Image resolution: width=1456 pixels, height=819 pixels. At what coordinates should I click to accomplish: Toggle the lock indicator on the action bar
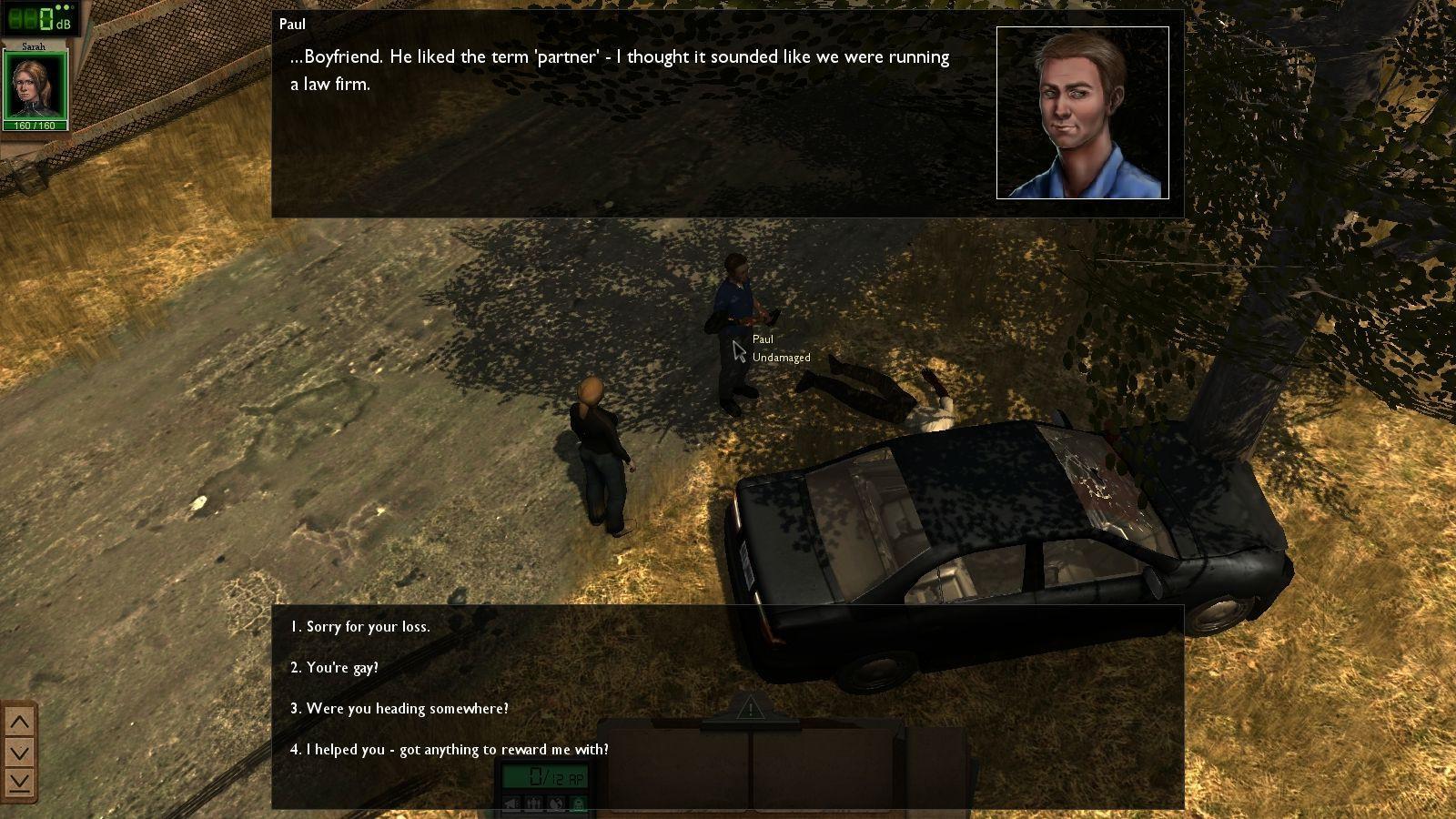[x=581, y=804]
